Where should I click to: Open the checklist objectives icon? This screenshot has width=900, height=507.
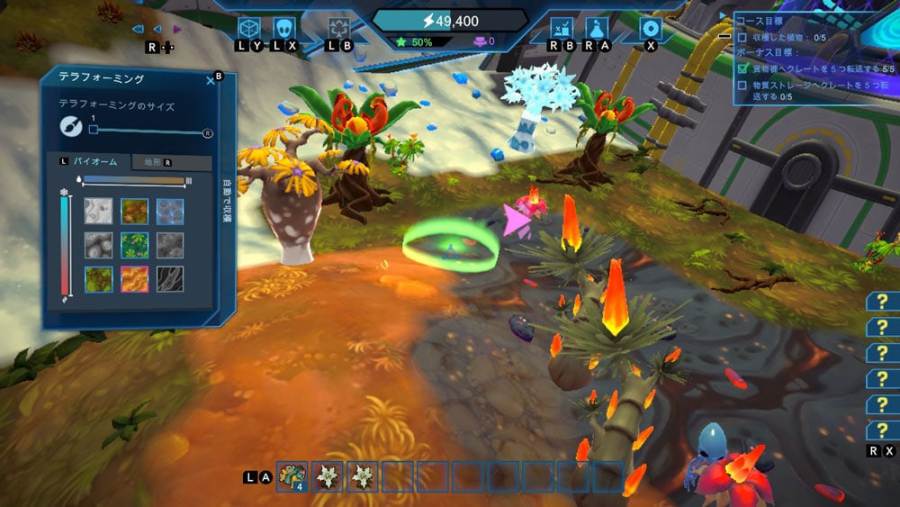(562, 27)
